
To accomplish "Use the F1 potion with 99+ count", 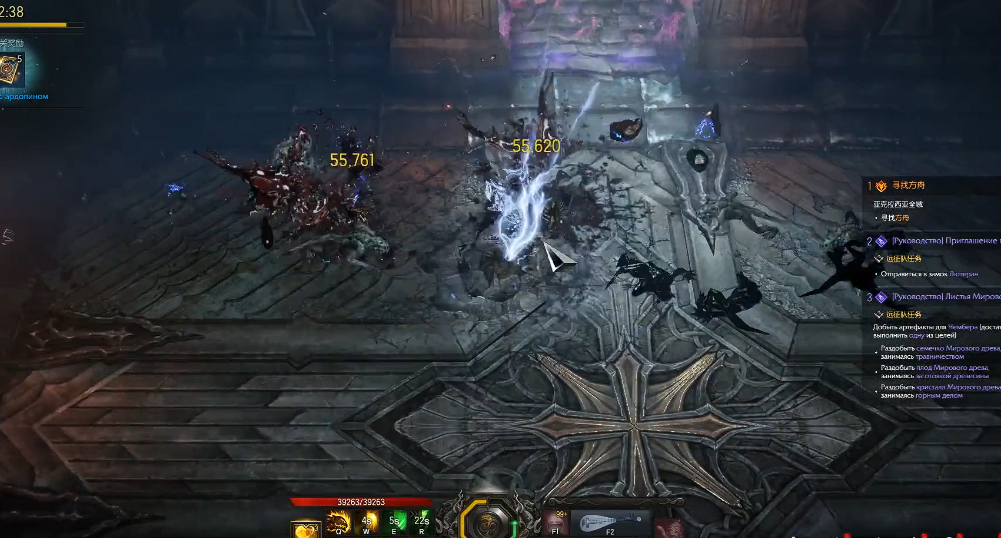I will coord(555,522).
